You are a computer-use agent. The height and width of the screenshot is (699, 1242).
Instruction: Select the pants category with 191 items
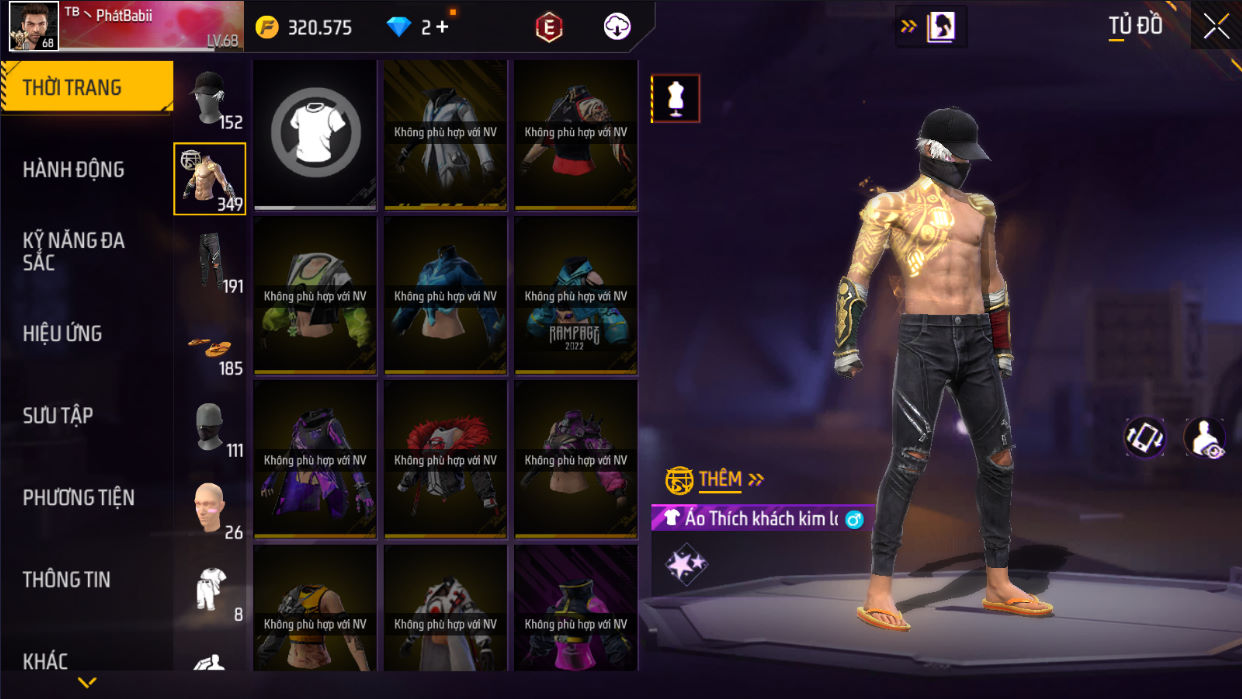[210, 262]
